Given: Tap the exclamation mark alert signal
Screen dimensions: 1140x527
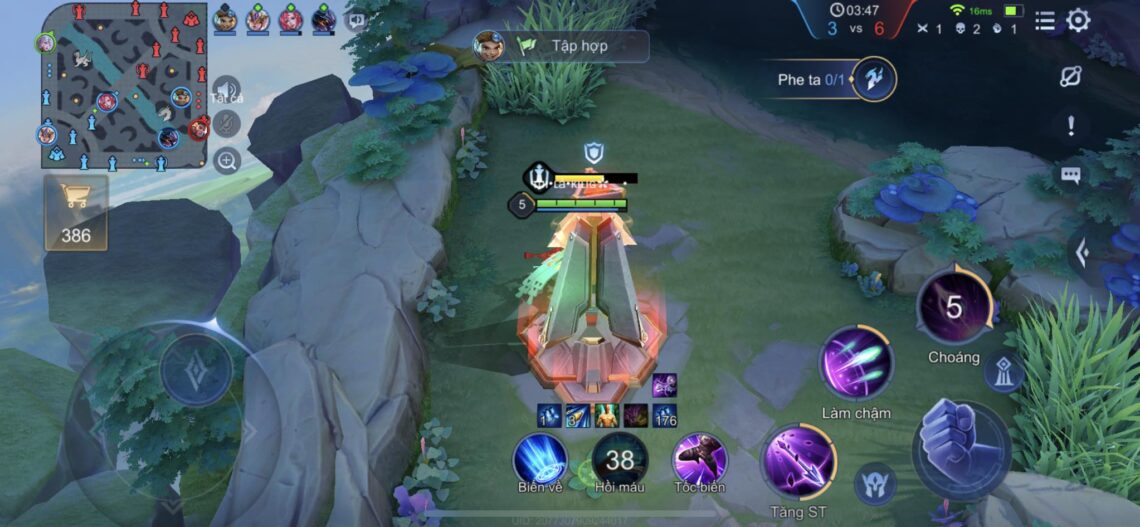Looking at the screenshot, I should point(1071,125).
